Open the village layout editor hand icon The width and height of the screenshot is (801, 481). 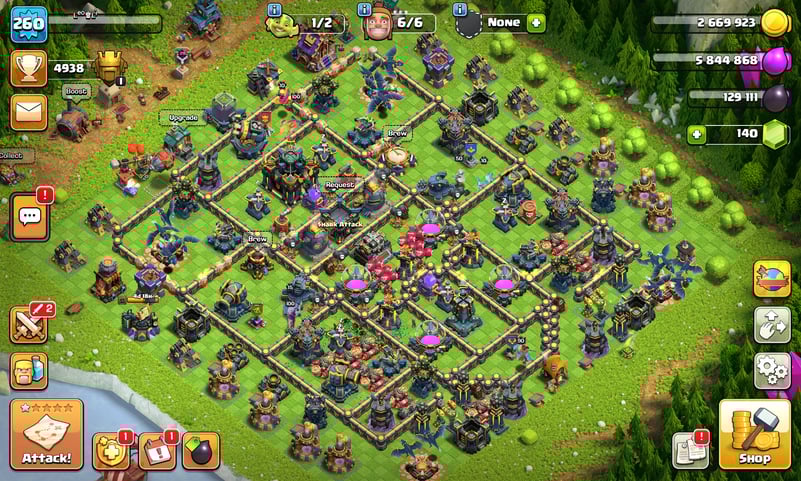tap(771, 324)
